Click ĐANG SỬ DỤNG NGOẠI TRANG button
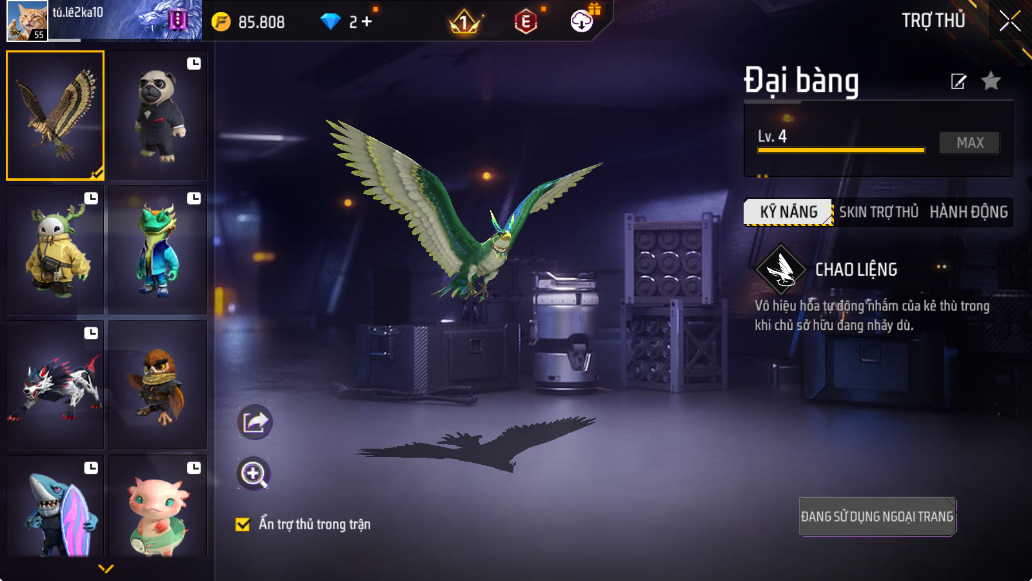 877,517
